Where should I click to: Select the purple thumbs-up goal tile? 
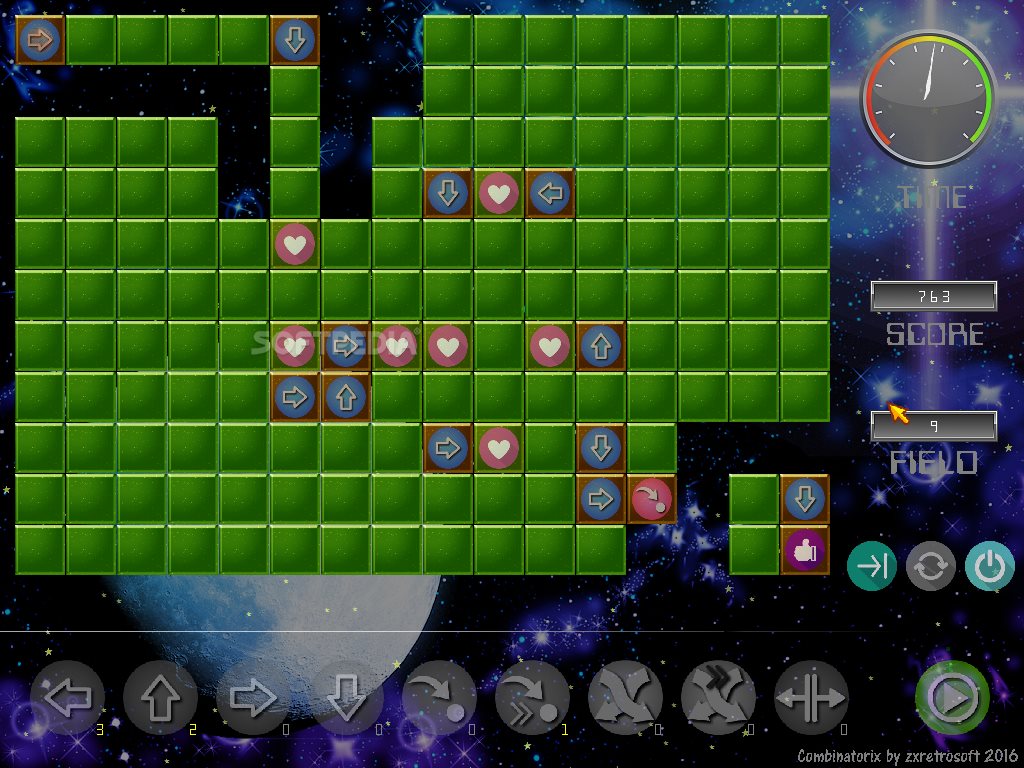click(x=804, y=550)
